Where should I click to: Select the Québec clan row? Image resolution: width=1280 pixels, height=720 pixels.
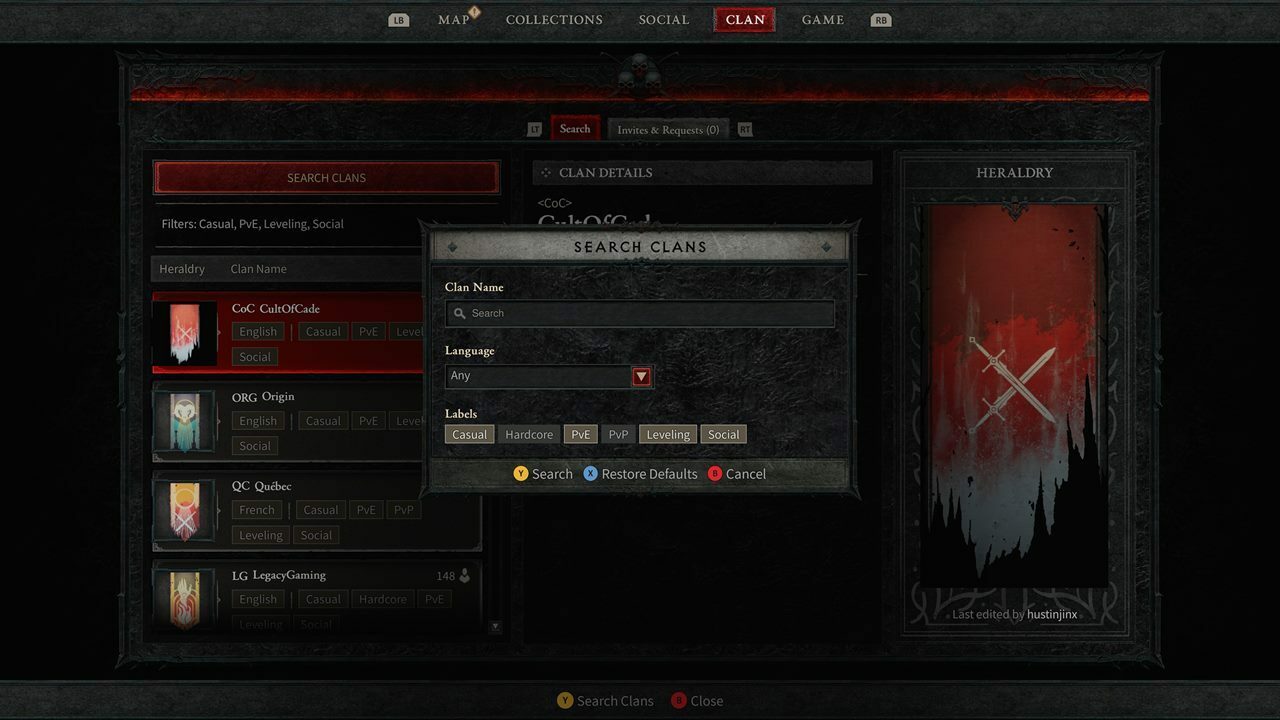click(316, 510)
